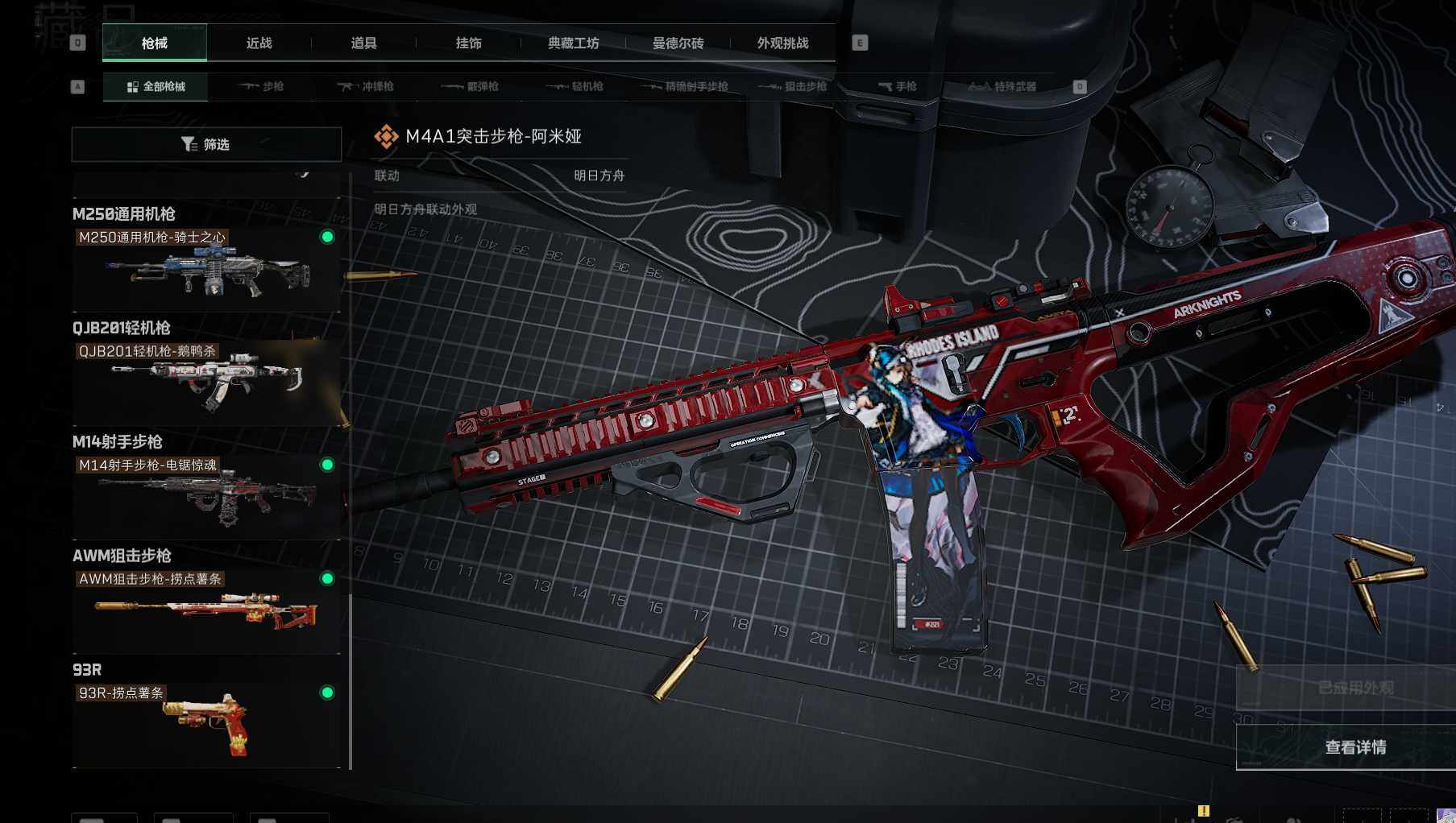Filter by 步枪 rifles
The height and width of the screenshot is (823, 1456).
tap(261, 86)
